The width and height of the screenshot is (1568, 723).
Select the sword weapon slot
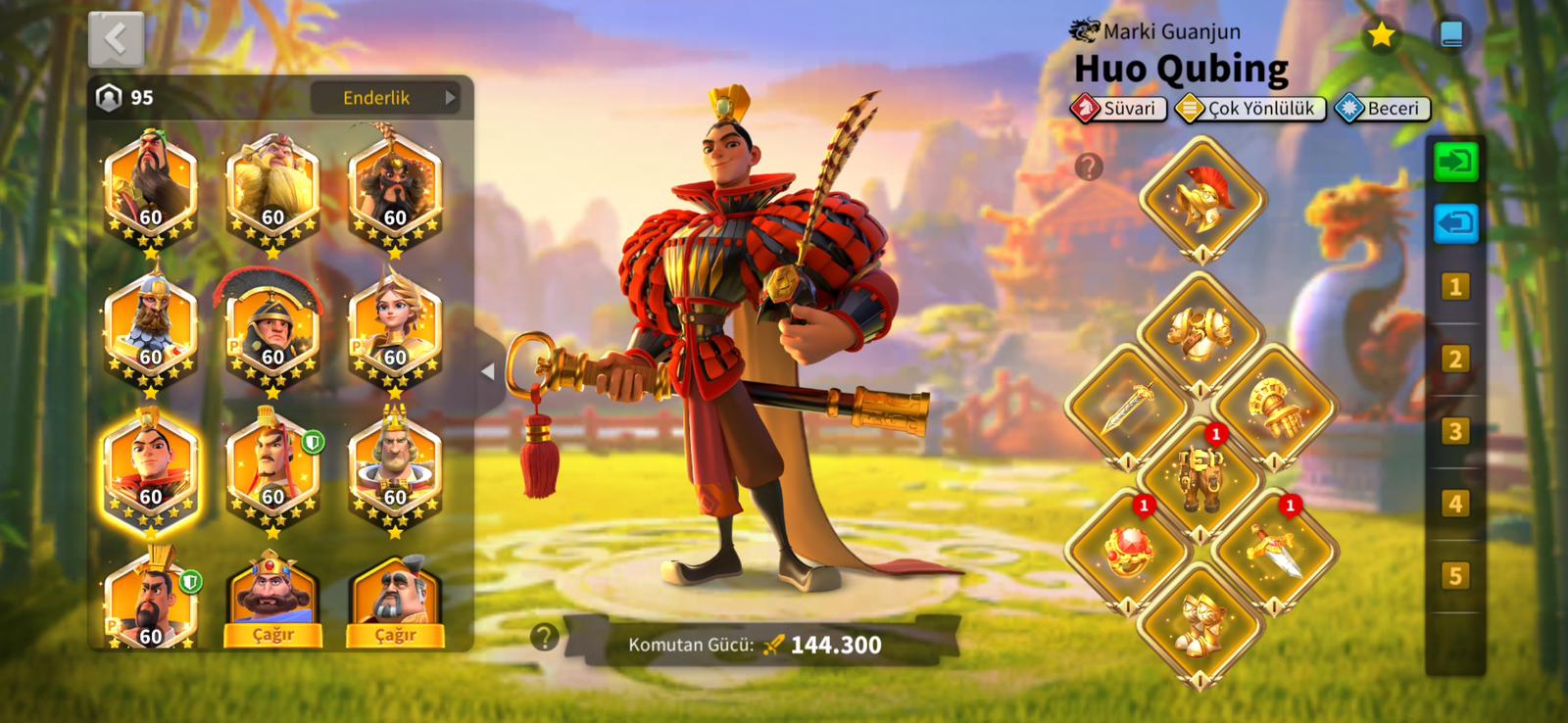[1128, 407]
